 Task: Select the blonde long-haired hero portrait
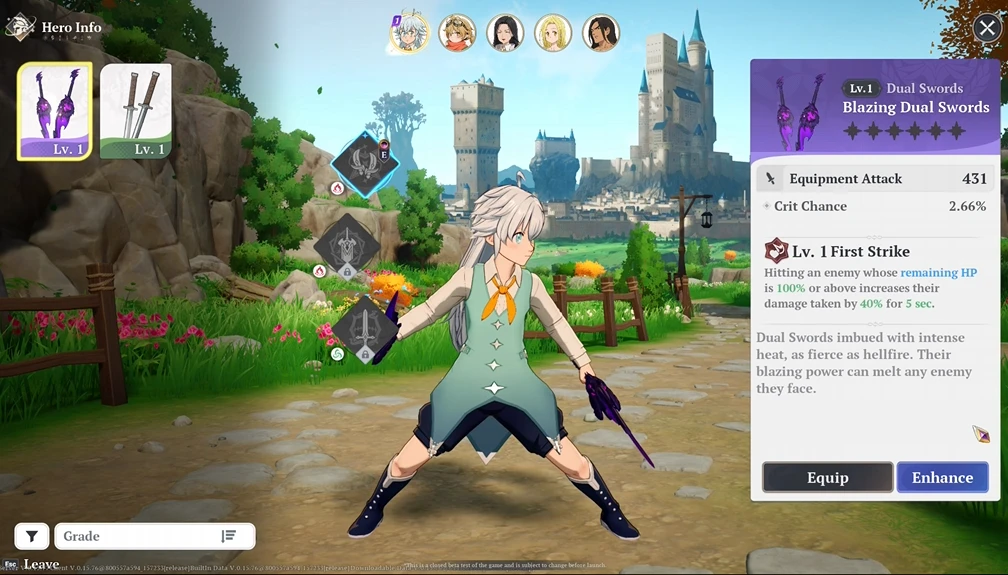[553, 33]
